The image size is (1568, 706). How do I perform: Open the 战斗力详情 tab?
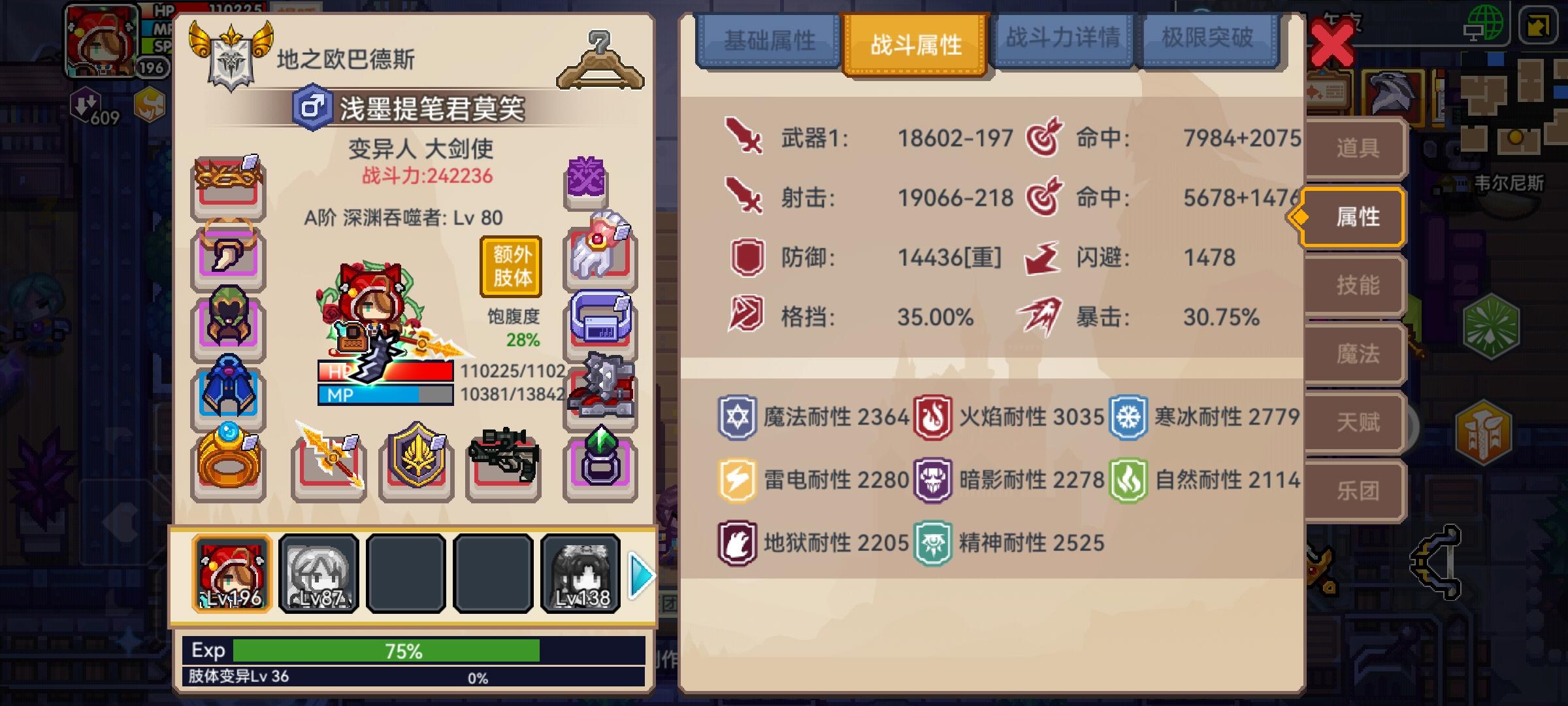point(1062,39)
